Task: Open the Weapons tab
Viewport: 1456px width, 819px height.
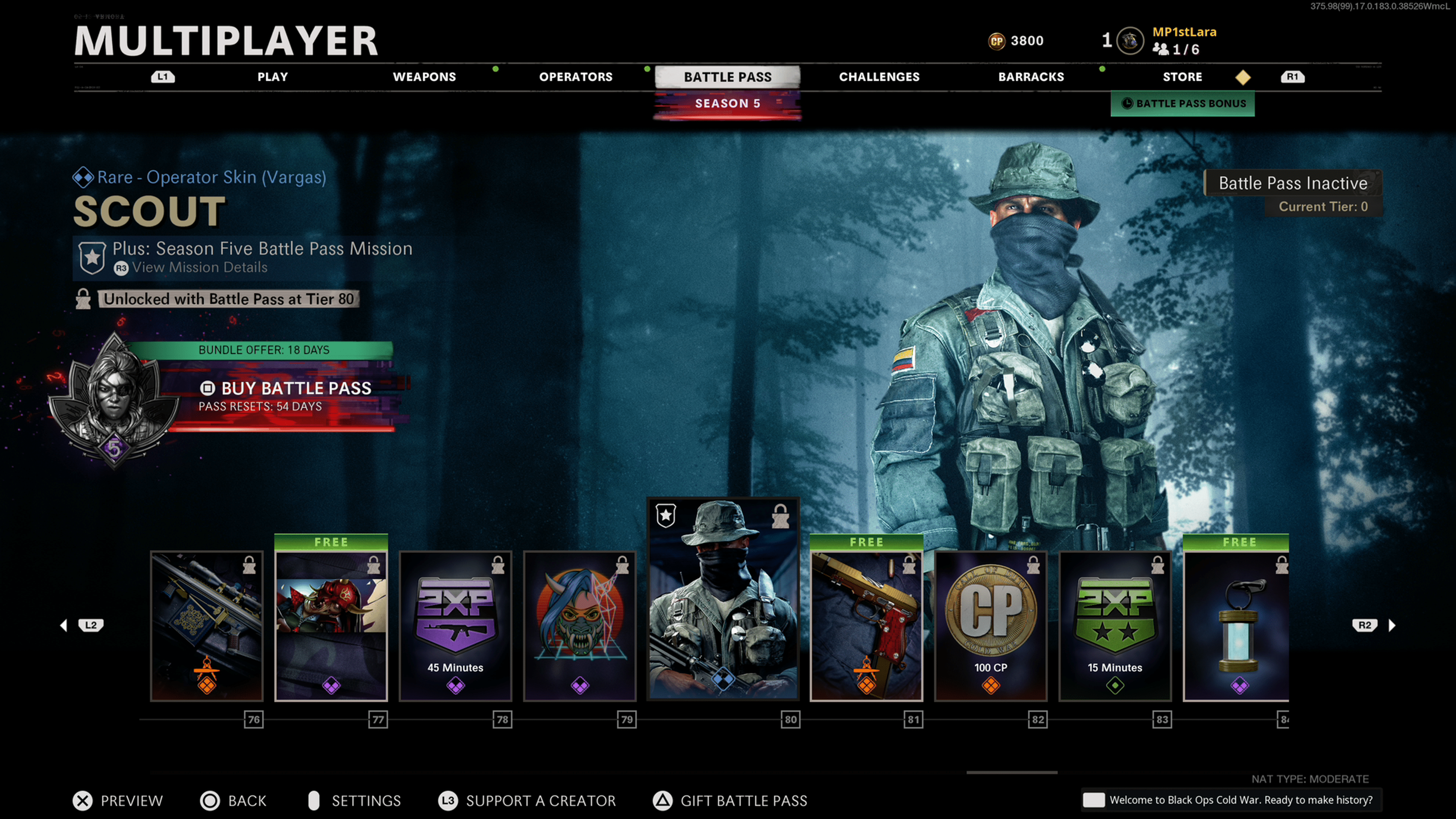Action: tap(424, 77)
